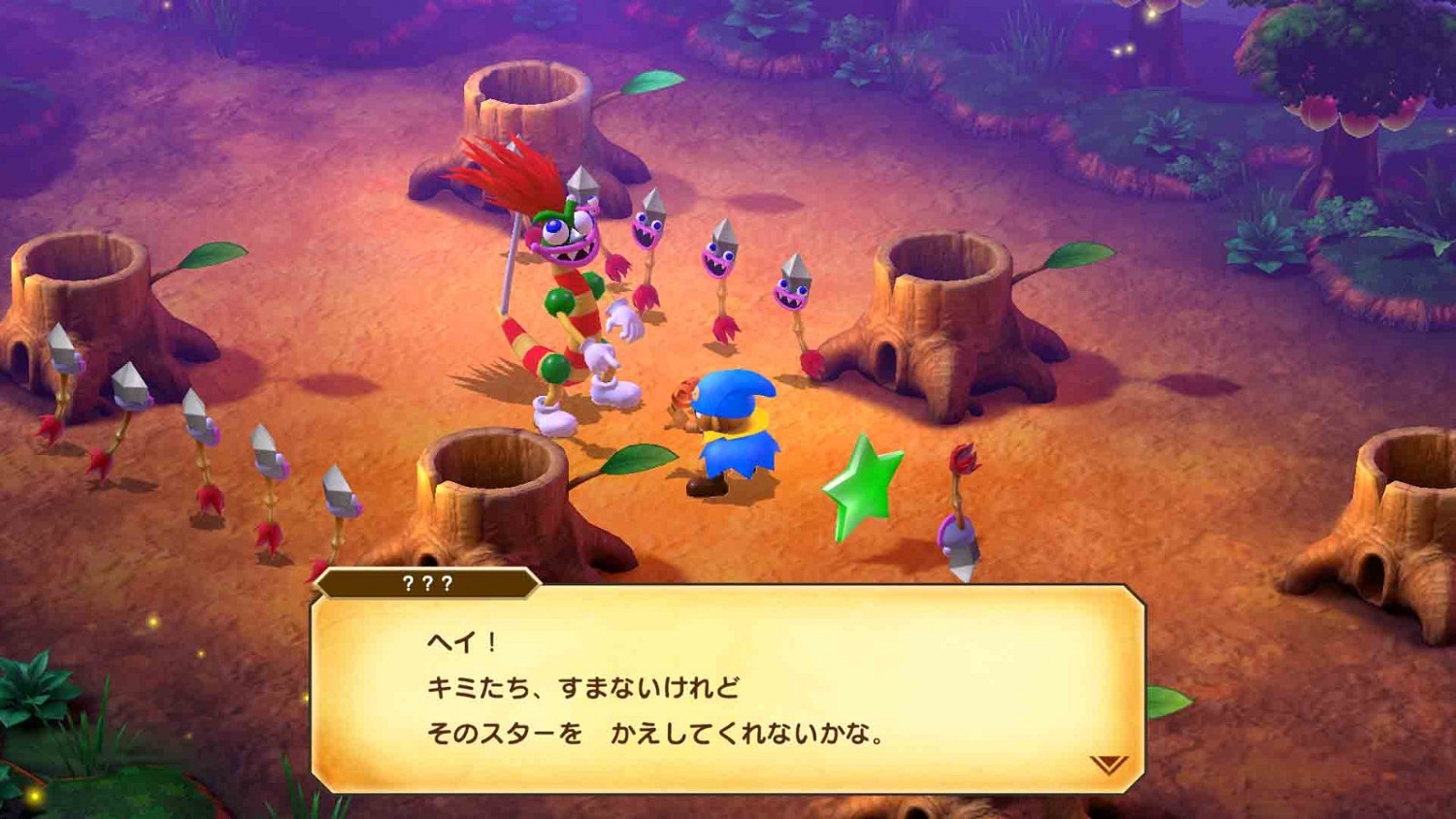
Task: Select Geno wearing the blue hat
Action: (733, 427)
